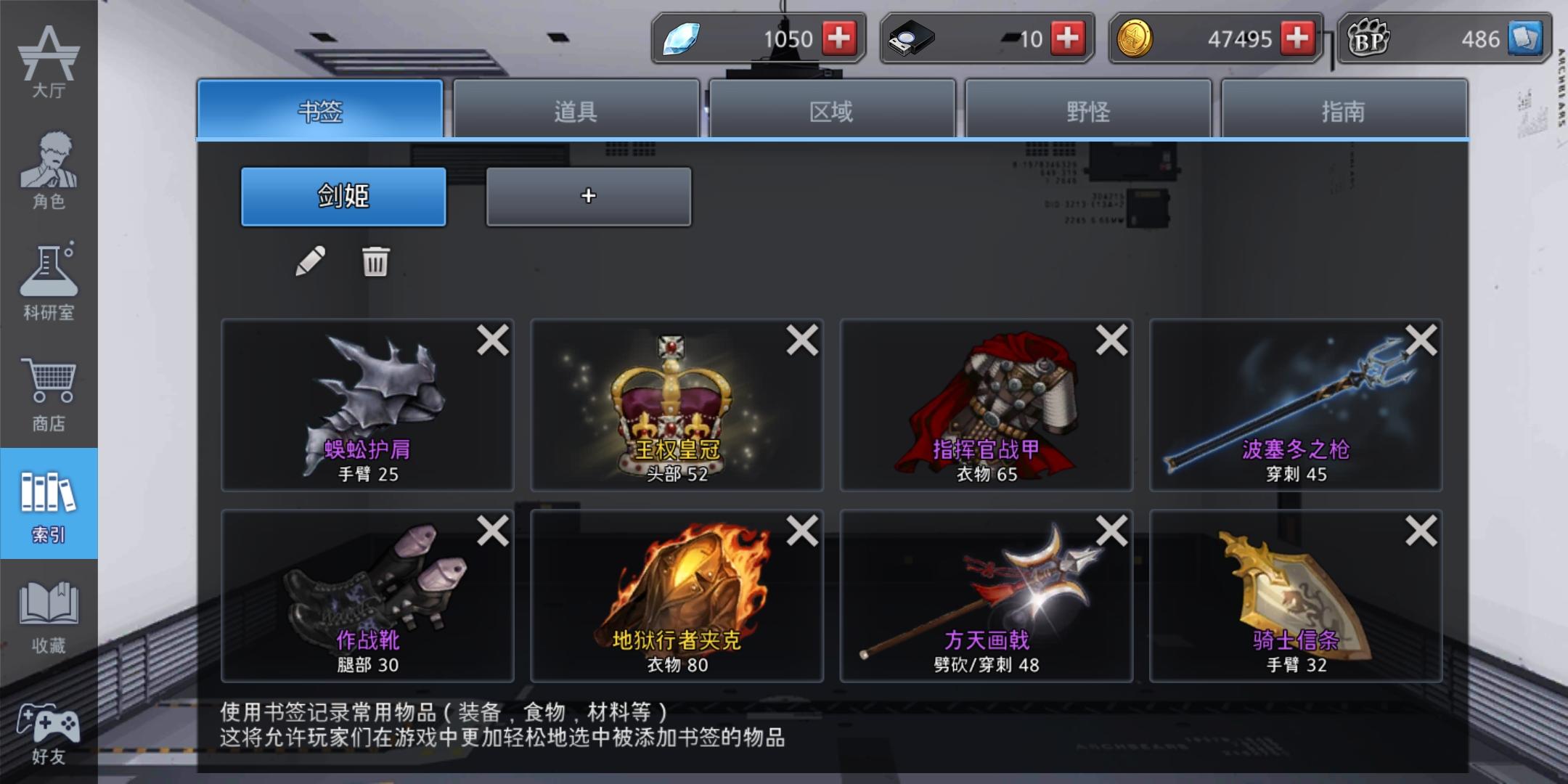The image size is (1568, 784).
Task: Select the 角色 character icon in sidebar
Action: [x=49, y=167]
